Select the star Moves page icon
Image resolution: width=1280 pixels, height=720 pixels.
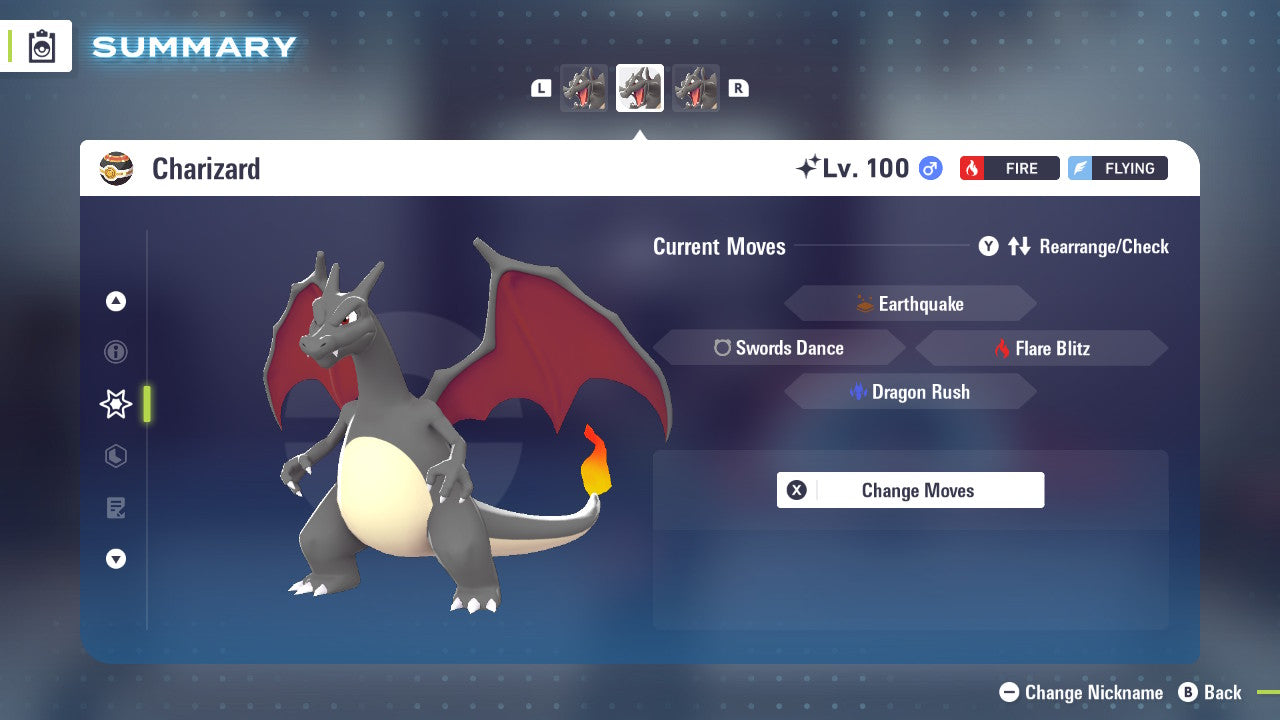(115, 404)
